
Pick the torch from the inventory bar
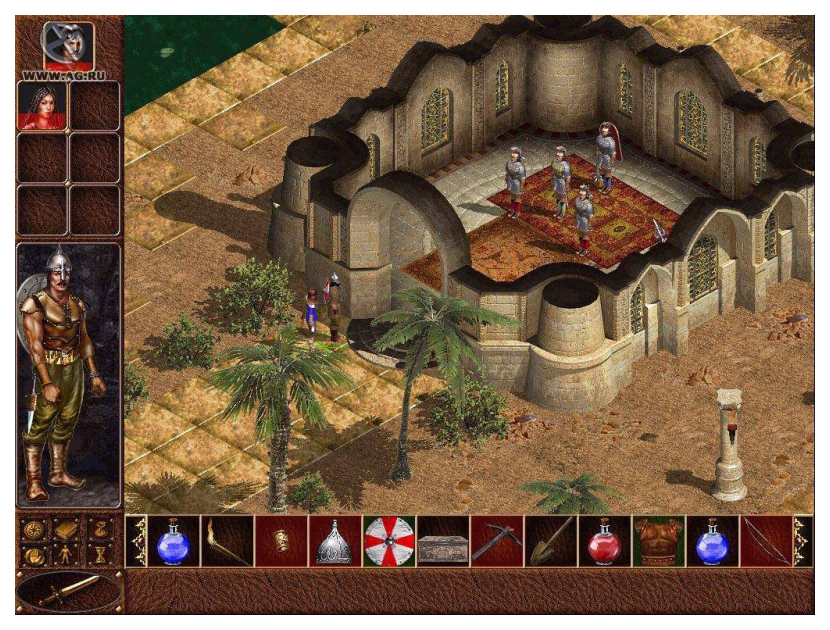click(228, 541)
